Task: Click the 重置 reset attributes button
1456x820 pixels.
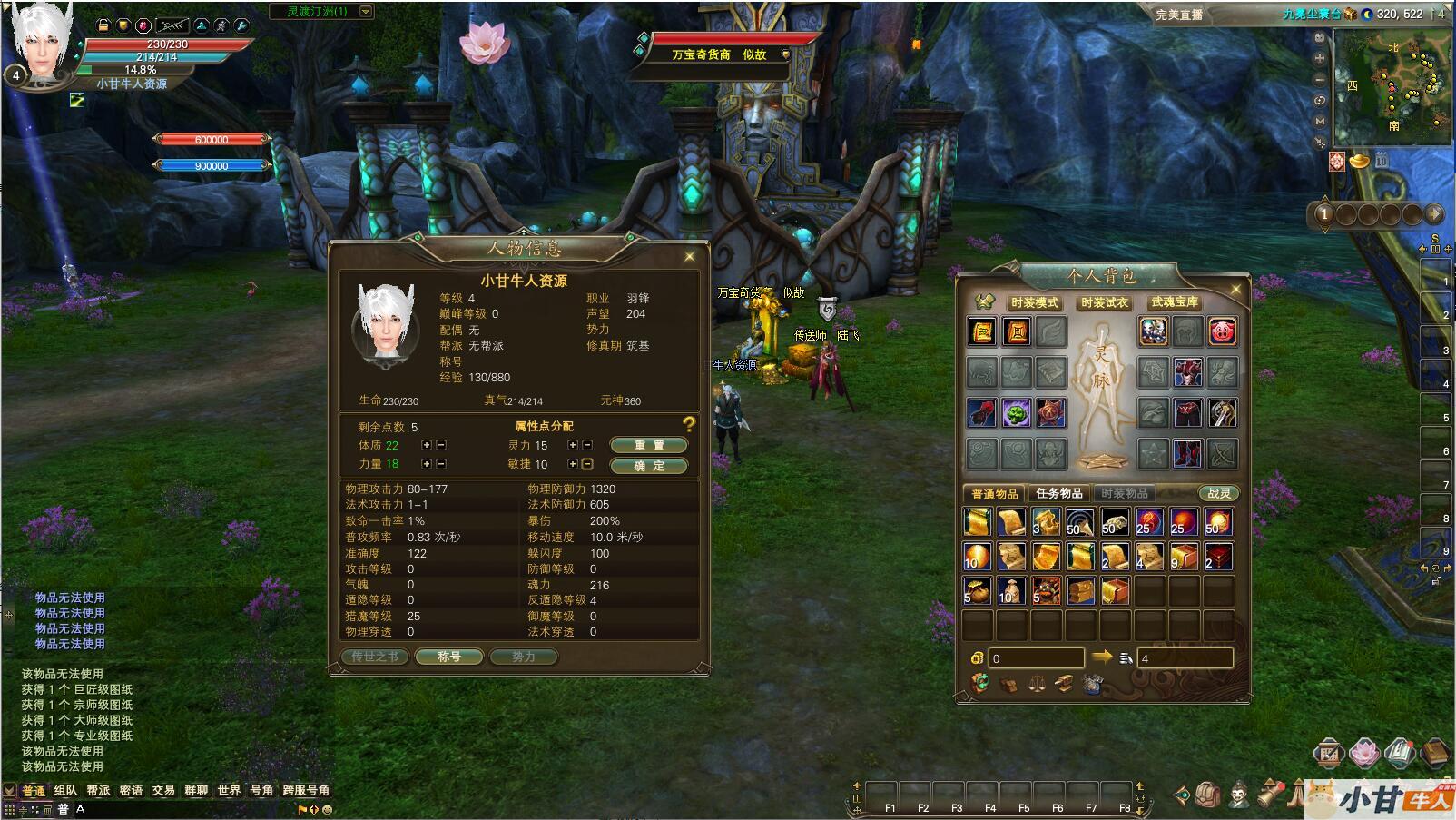Action: [x=648, y=445]
